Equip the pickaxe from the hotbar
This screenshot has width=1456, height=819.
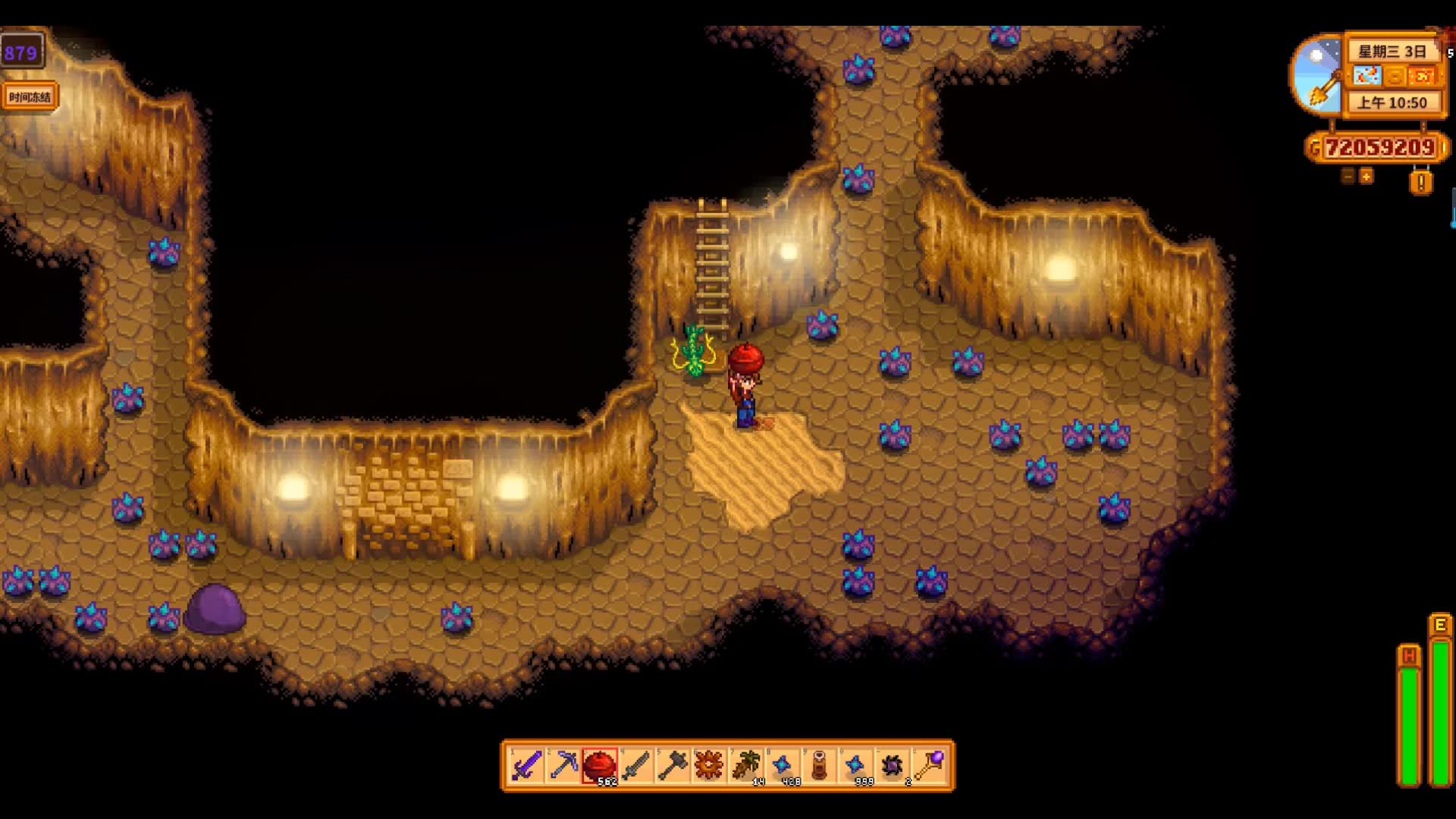coord(563,766)
